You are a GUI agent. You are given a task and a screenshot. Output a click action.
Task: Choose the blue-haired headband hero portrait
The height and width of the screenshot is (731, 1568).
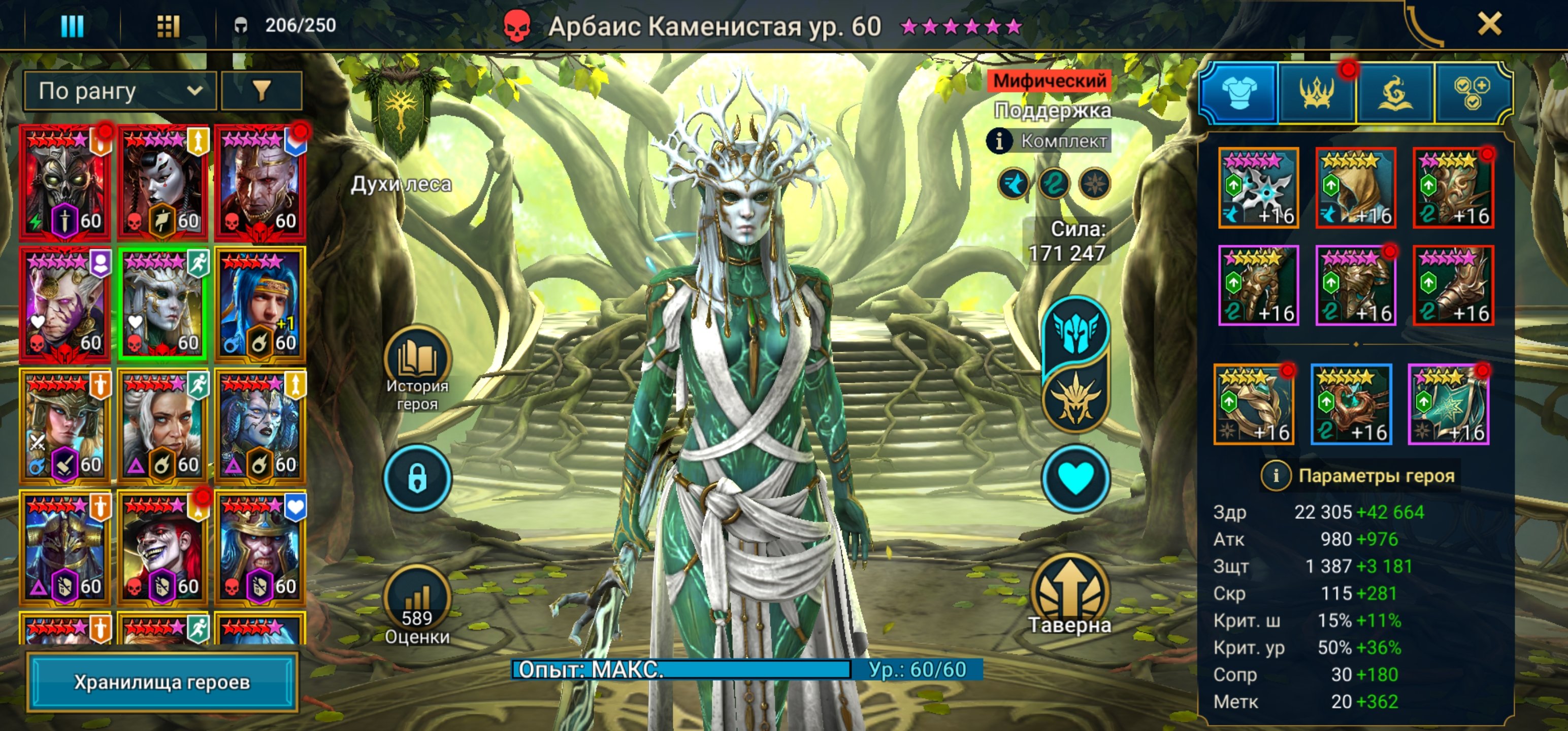[260, 305]
